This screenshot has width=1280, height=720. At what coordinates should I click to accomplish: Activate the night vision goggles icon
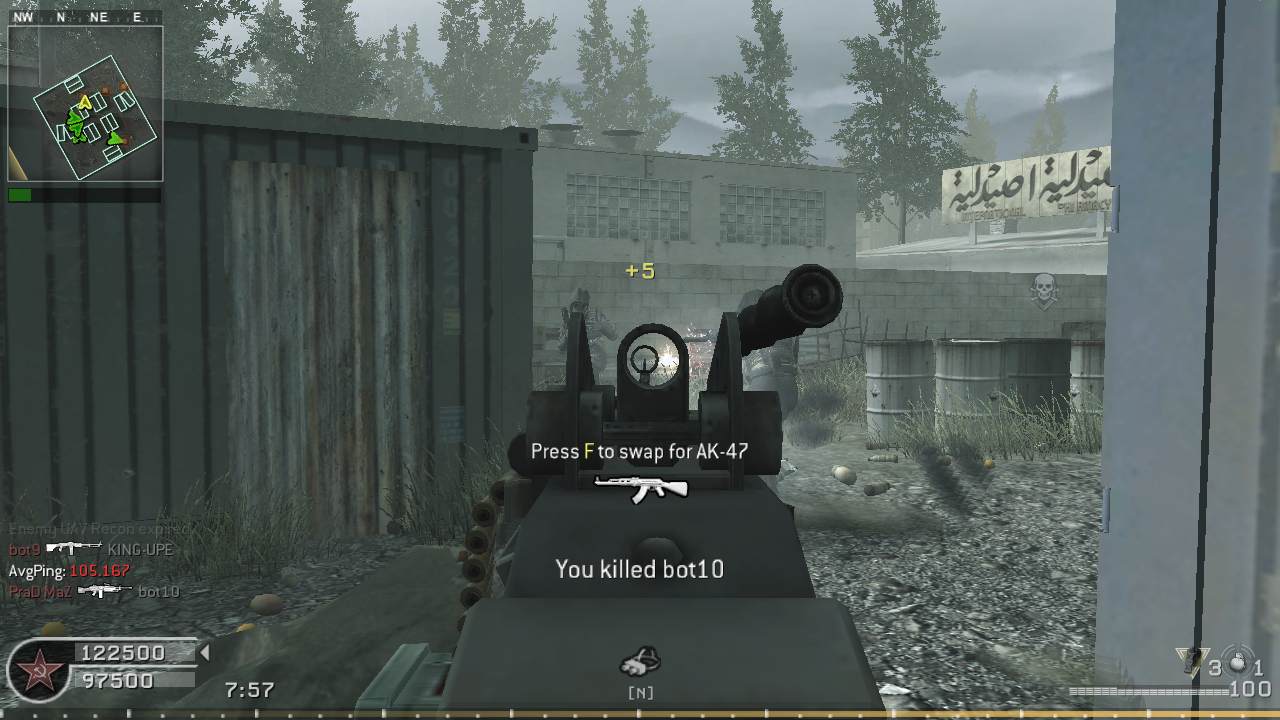point(640,661)
